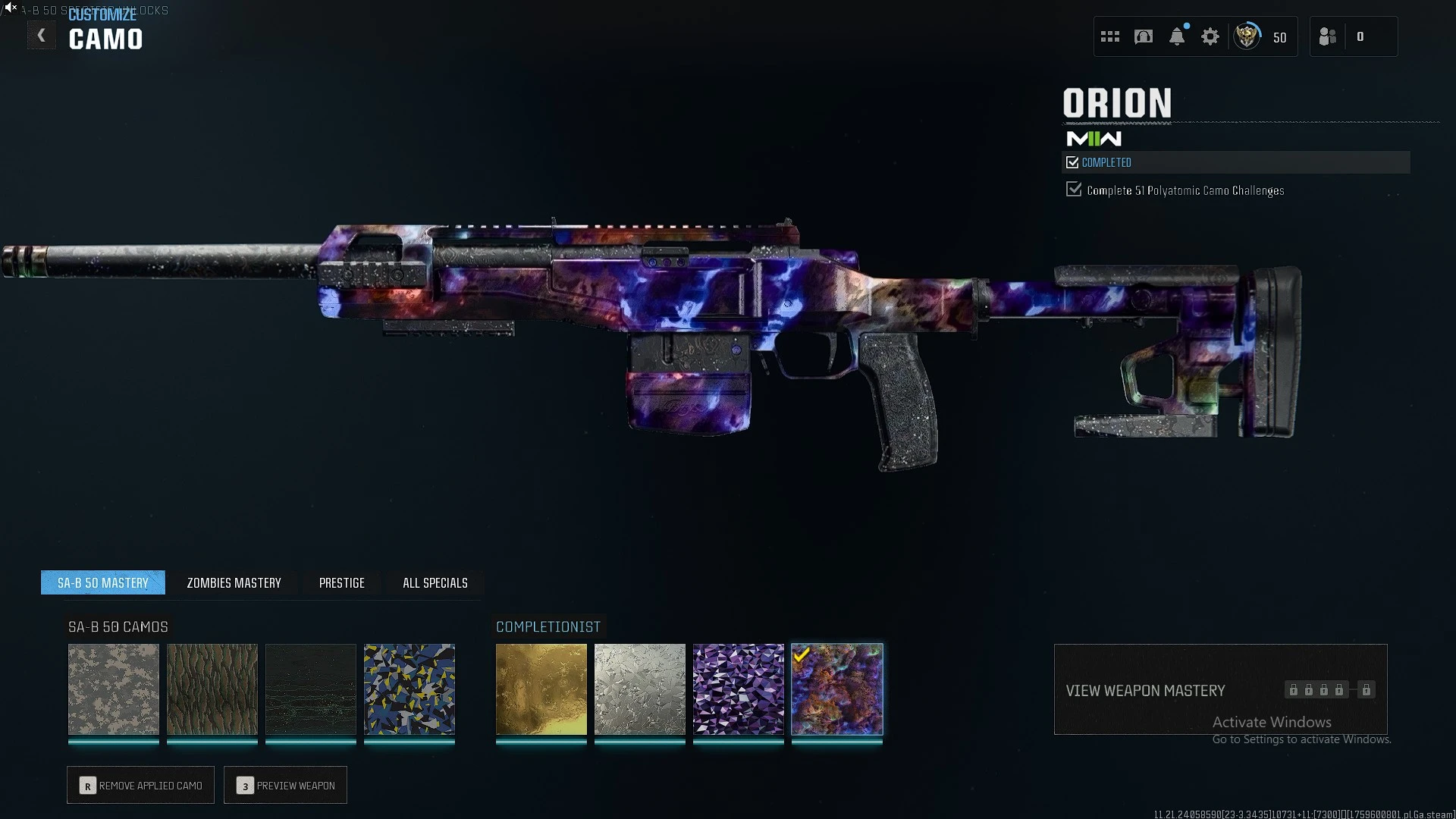Viewport: 1456px width, 819px height.
Task: Equip the Gold completionist camo
Action: pos(541,689)
